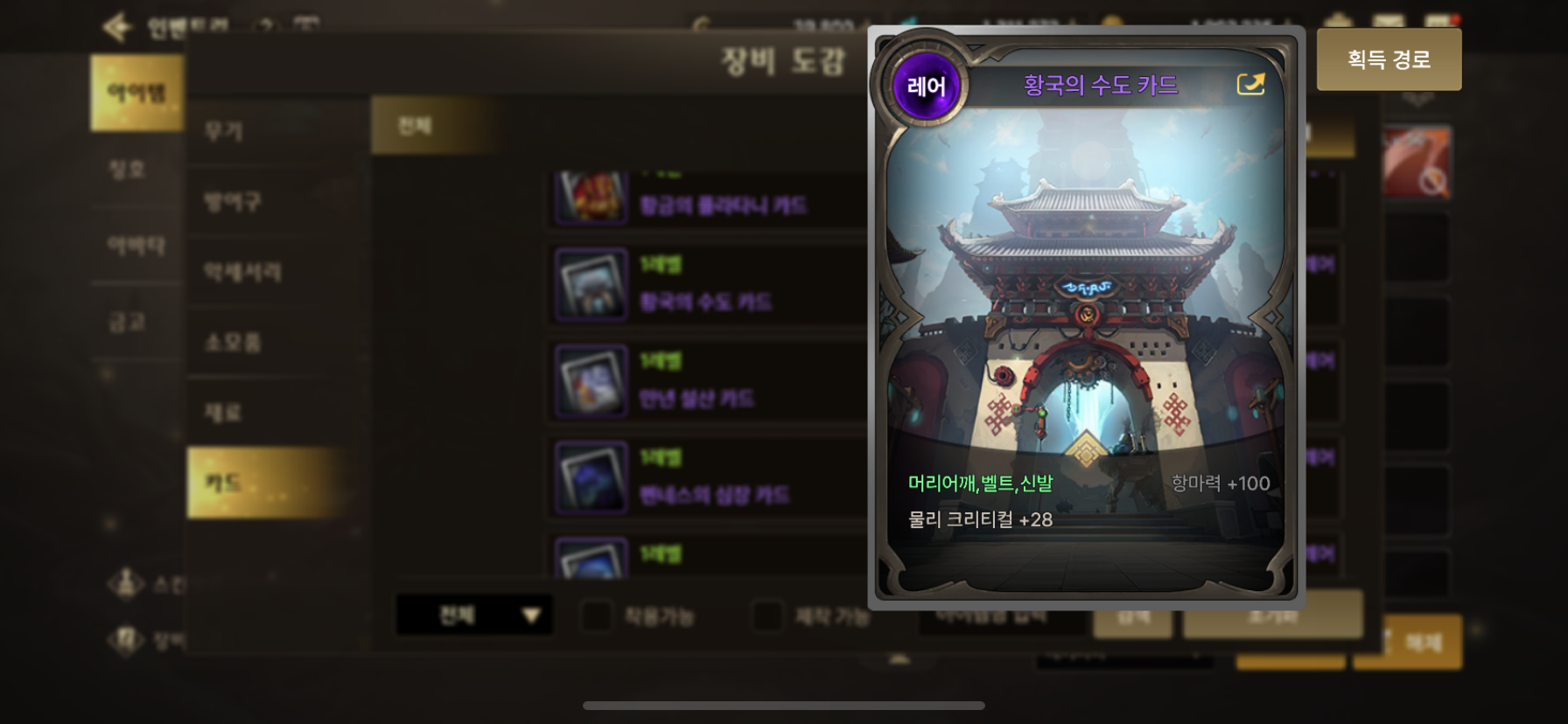Screen dimensions: 1568x724
Task: Select the 전체 sub-tab at the top
Action: pyautogui.click(x=415, y=126)
